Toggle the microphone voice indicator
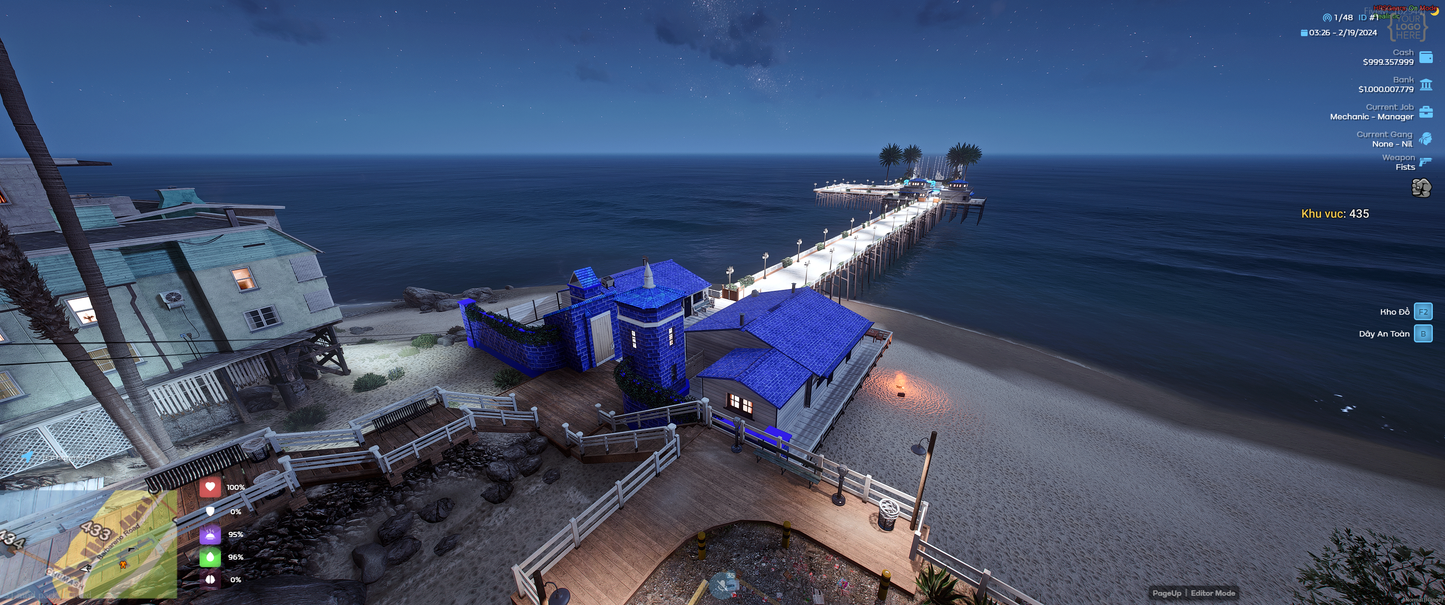Image resolution: width=1445 pixels, height=605 pixels. pos(723,586)
